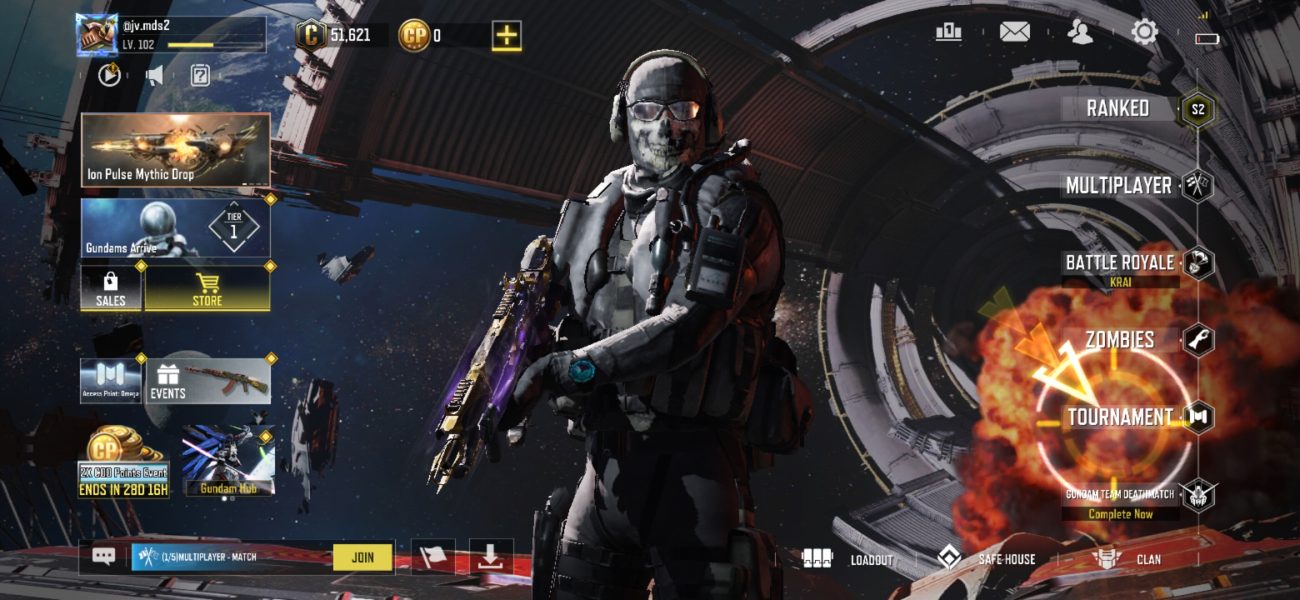Open the Access Point Omega tile

point(111,381)
